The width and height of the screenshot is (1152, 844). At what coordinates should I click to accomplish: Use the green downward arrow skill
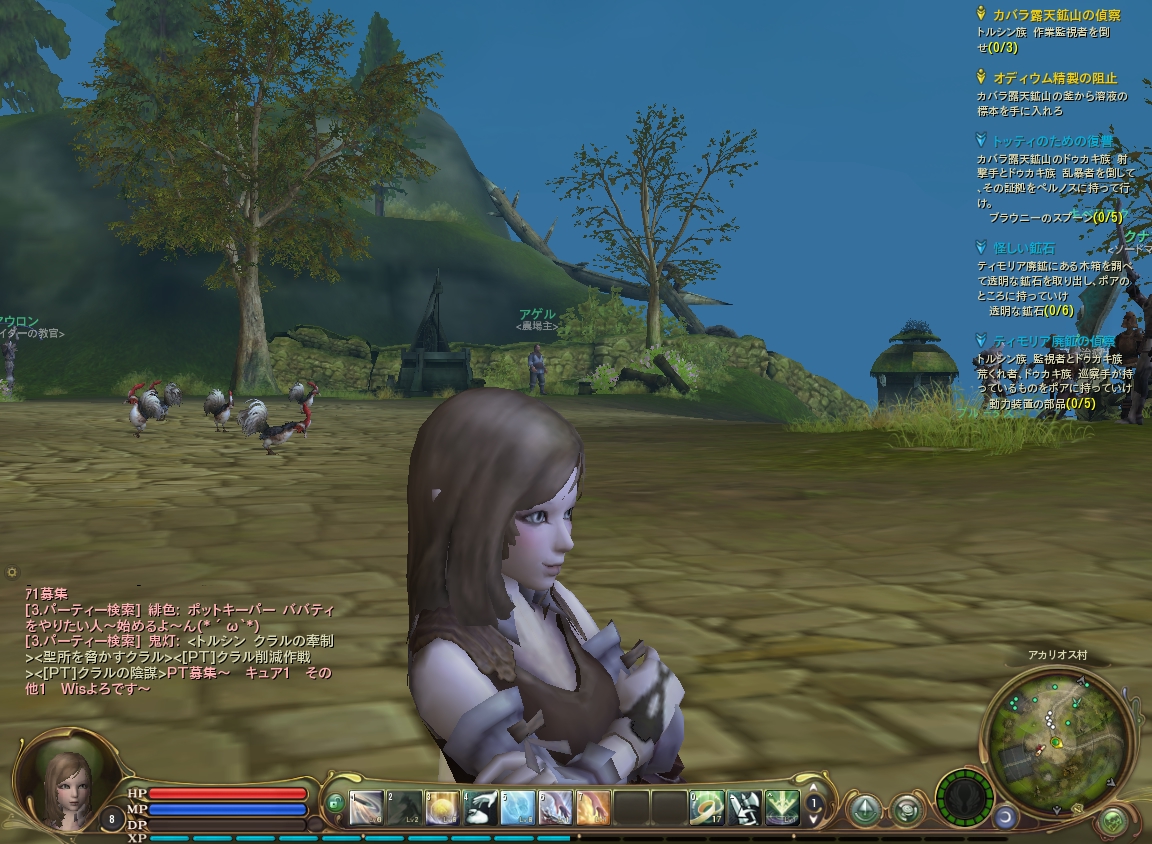(782, 807)
